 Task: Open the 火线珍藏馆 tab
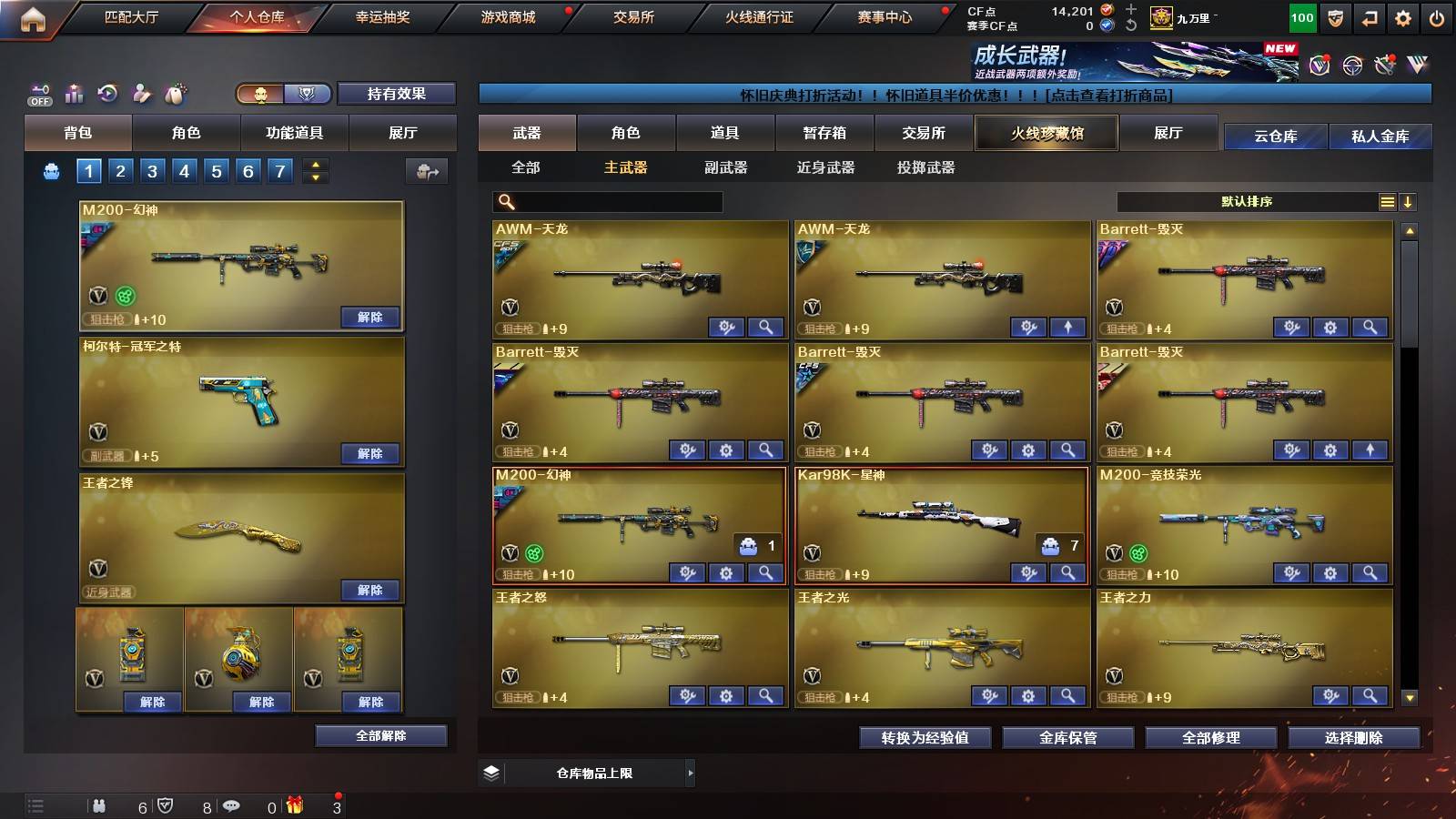pos(1046,133)
